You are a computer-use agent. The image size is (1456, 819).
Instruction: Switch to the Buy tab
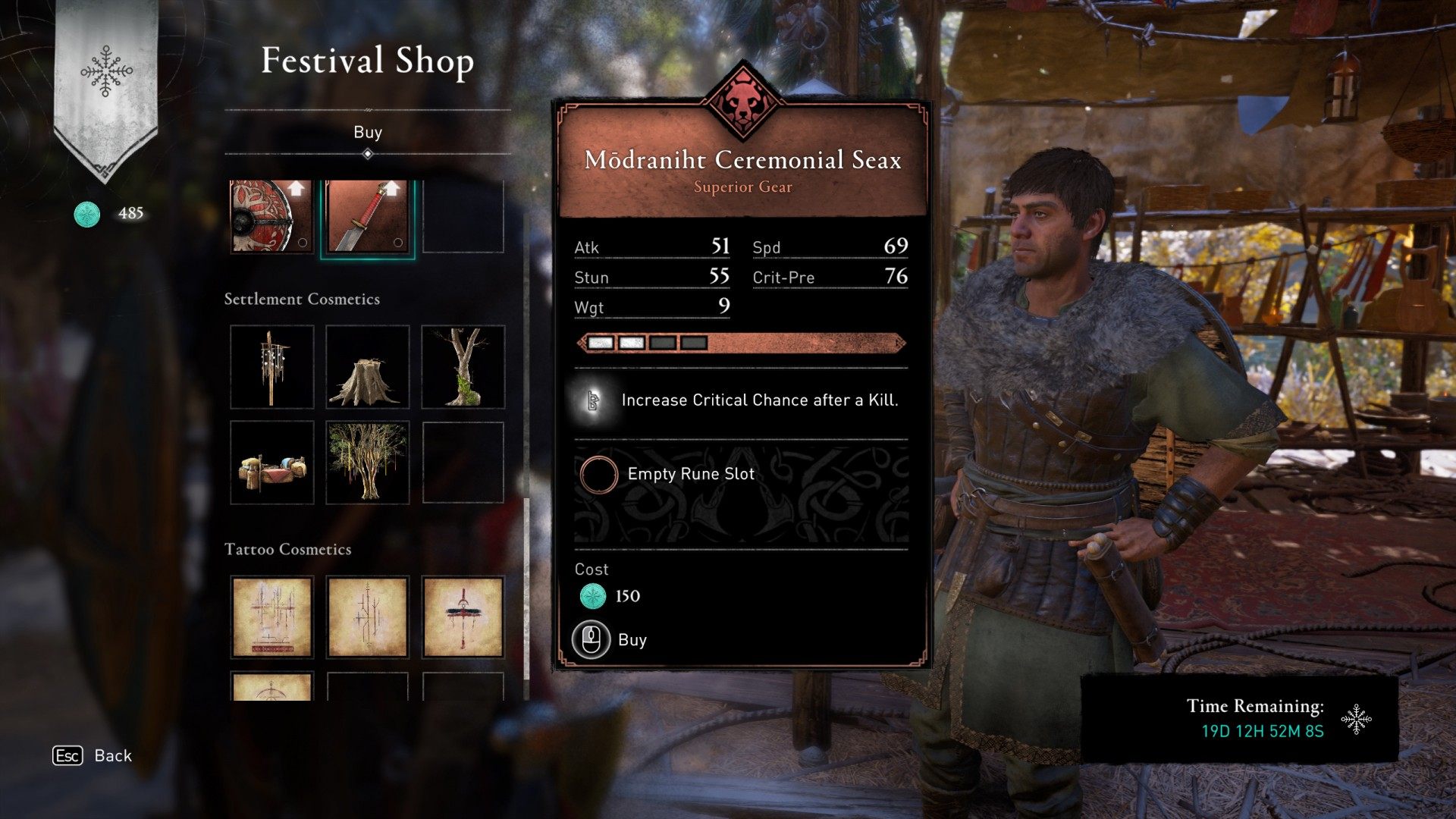368,133
